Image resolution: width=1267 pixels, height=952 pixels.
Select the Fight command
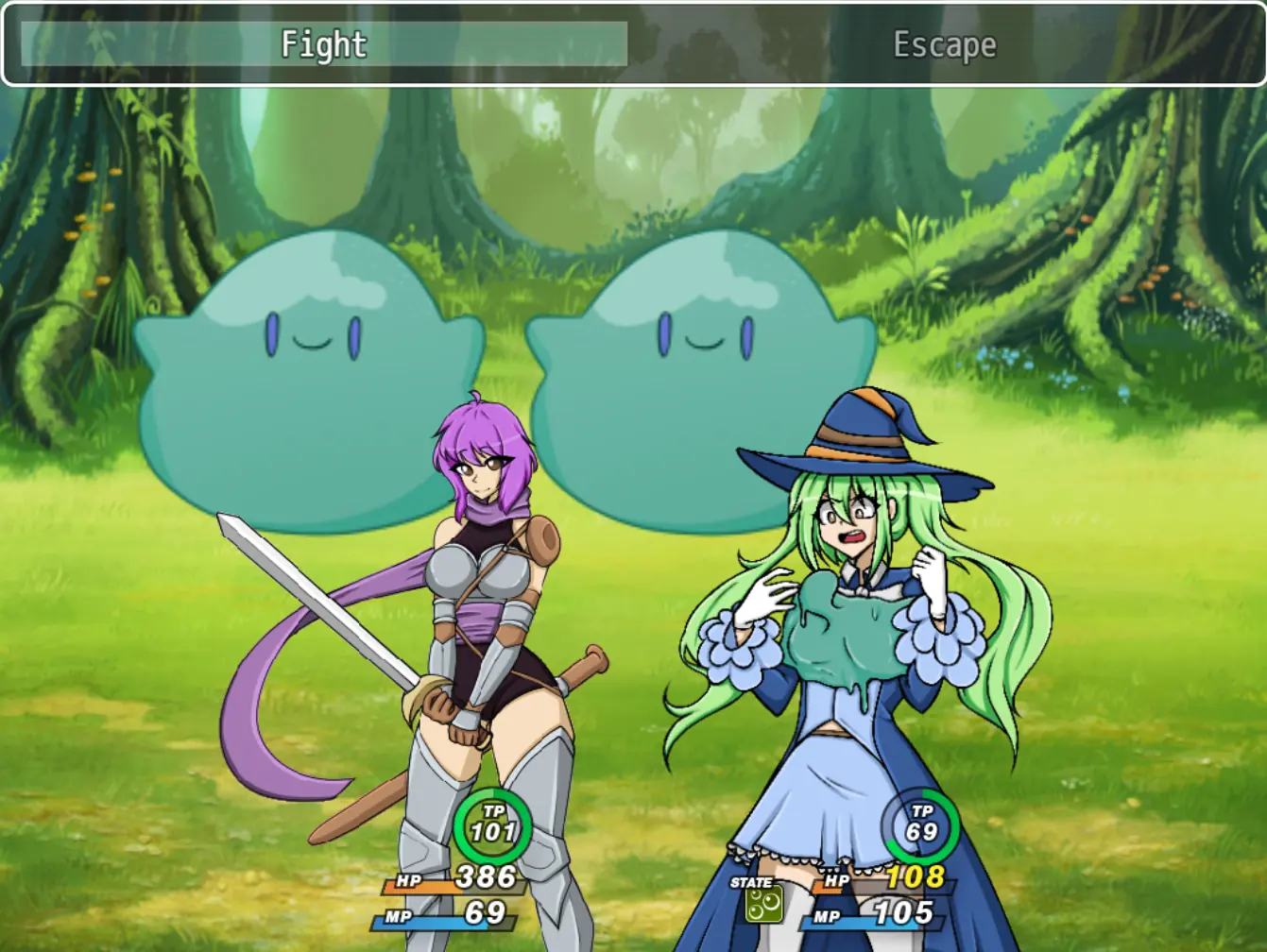[324, 44]
